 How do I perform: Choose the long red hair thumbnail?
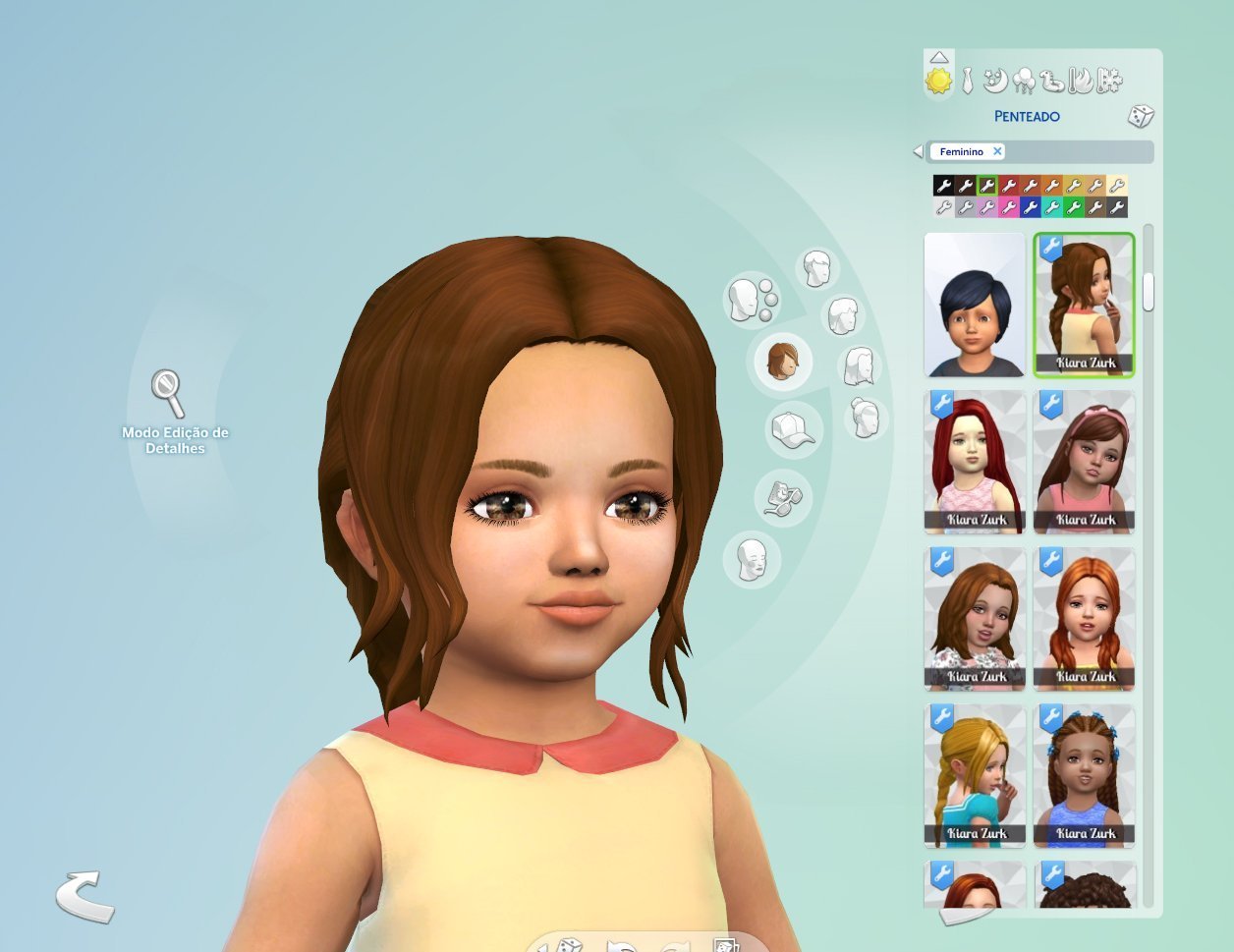coord(974,462)
